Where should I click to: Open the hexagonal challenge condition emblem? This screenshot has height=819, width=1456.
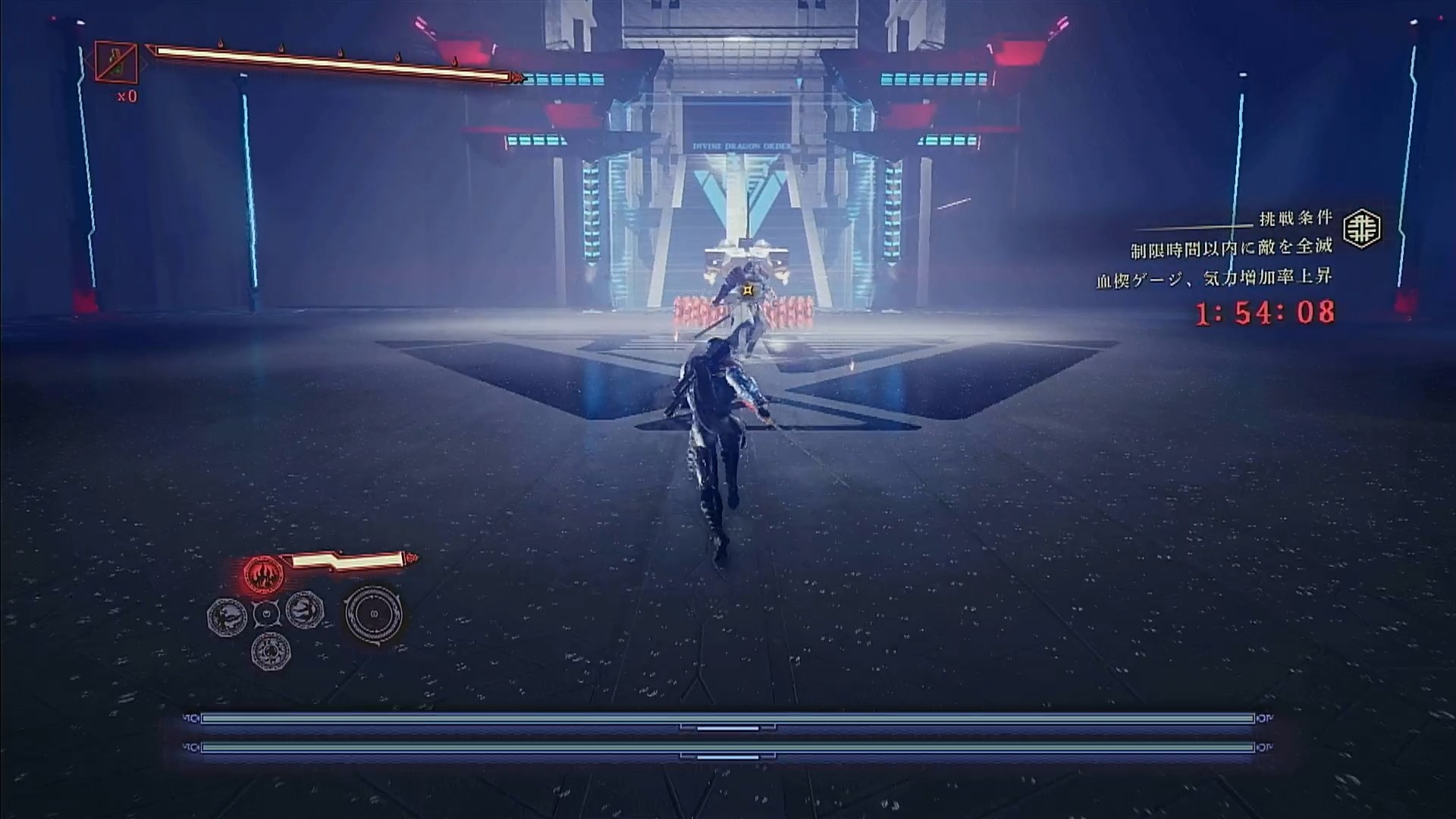[1362, 228]
